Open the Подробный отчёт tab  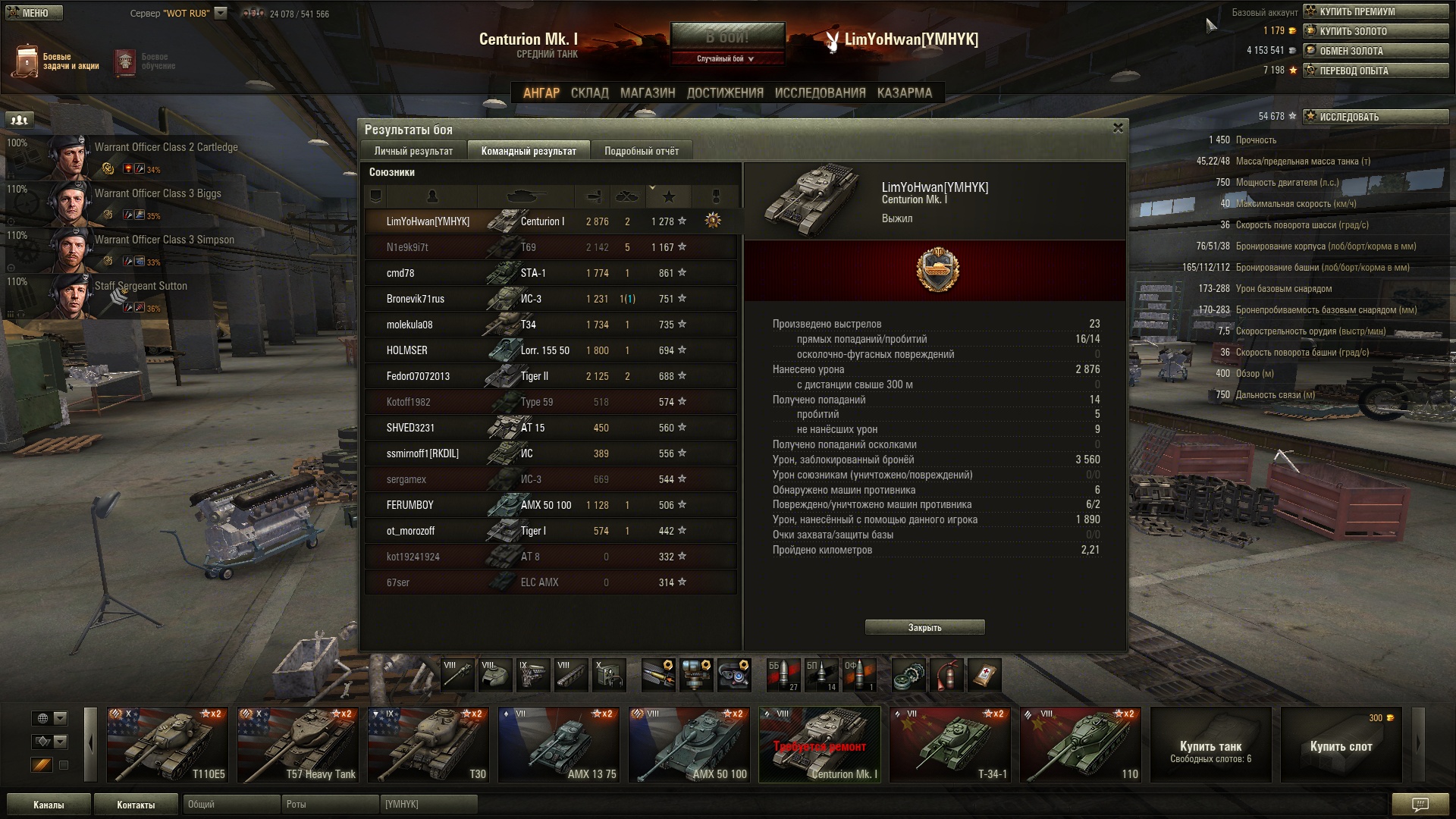[x=642, y=151]
